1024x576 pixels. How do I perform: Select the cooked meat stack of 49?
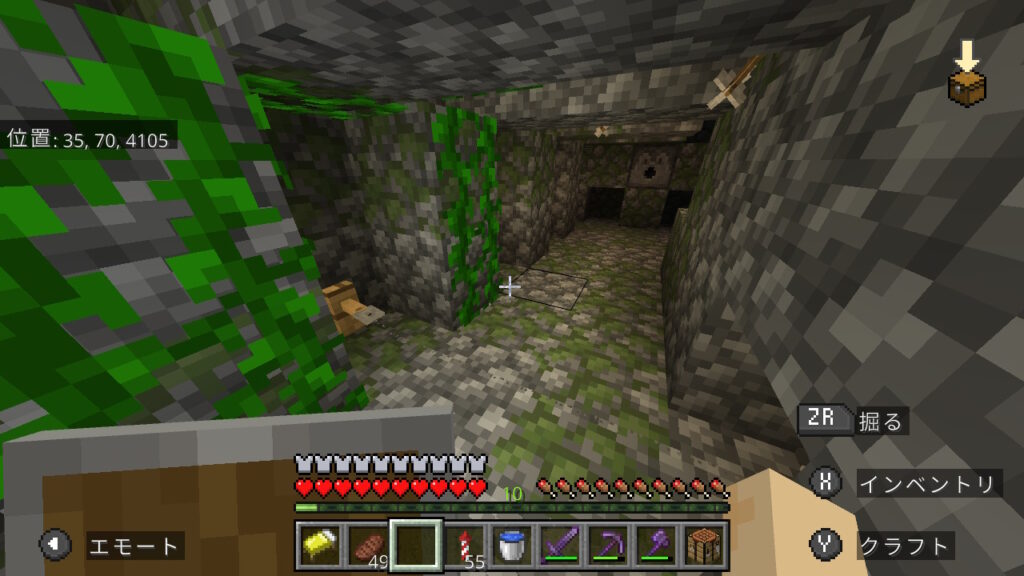(367, 545)
